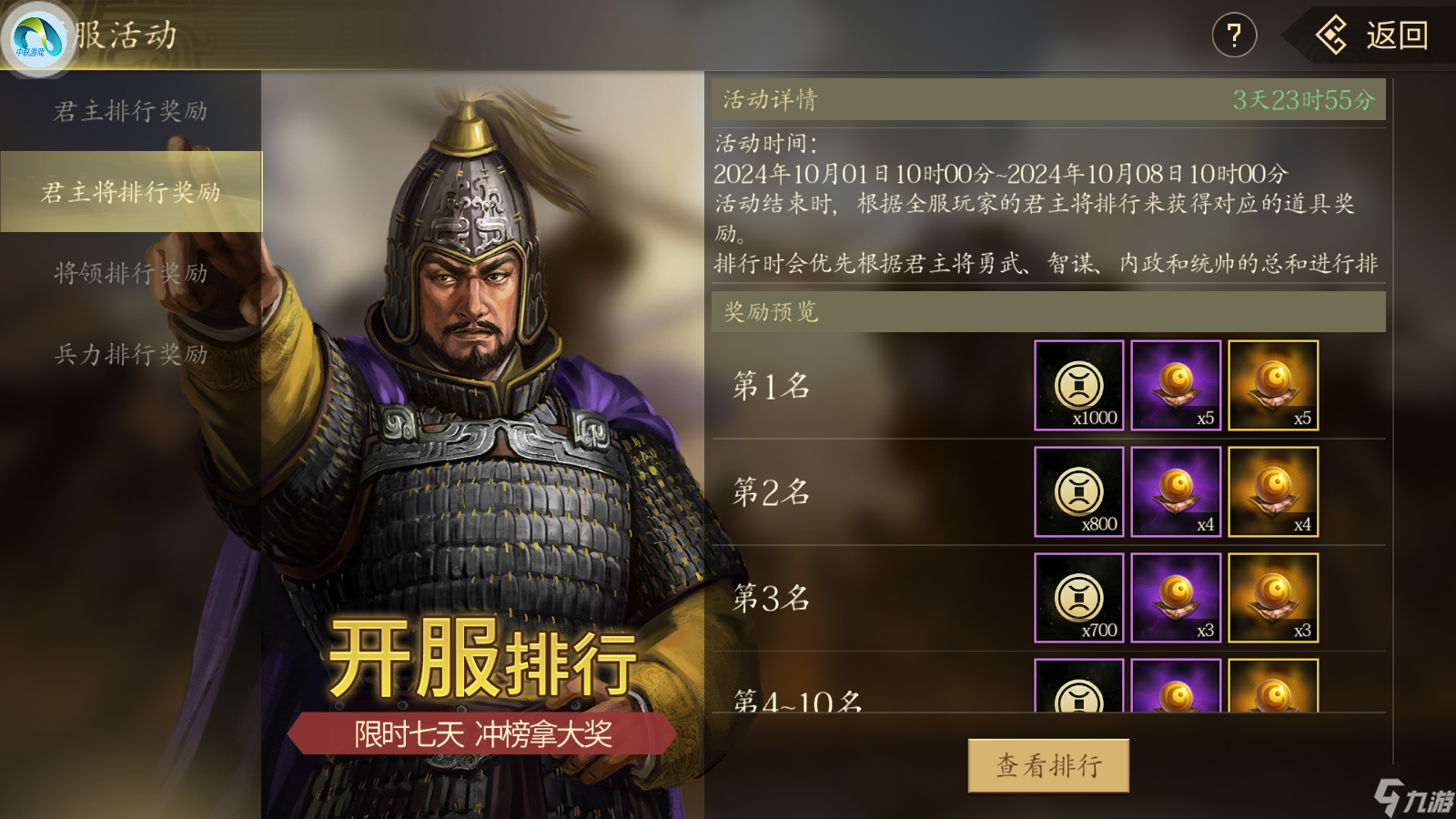This screenshot has height=819, width=1456.
Task: Click the x4 purple orb reward for rank 2
Action: tap(1176, 493)
